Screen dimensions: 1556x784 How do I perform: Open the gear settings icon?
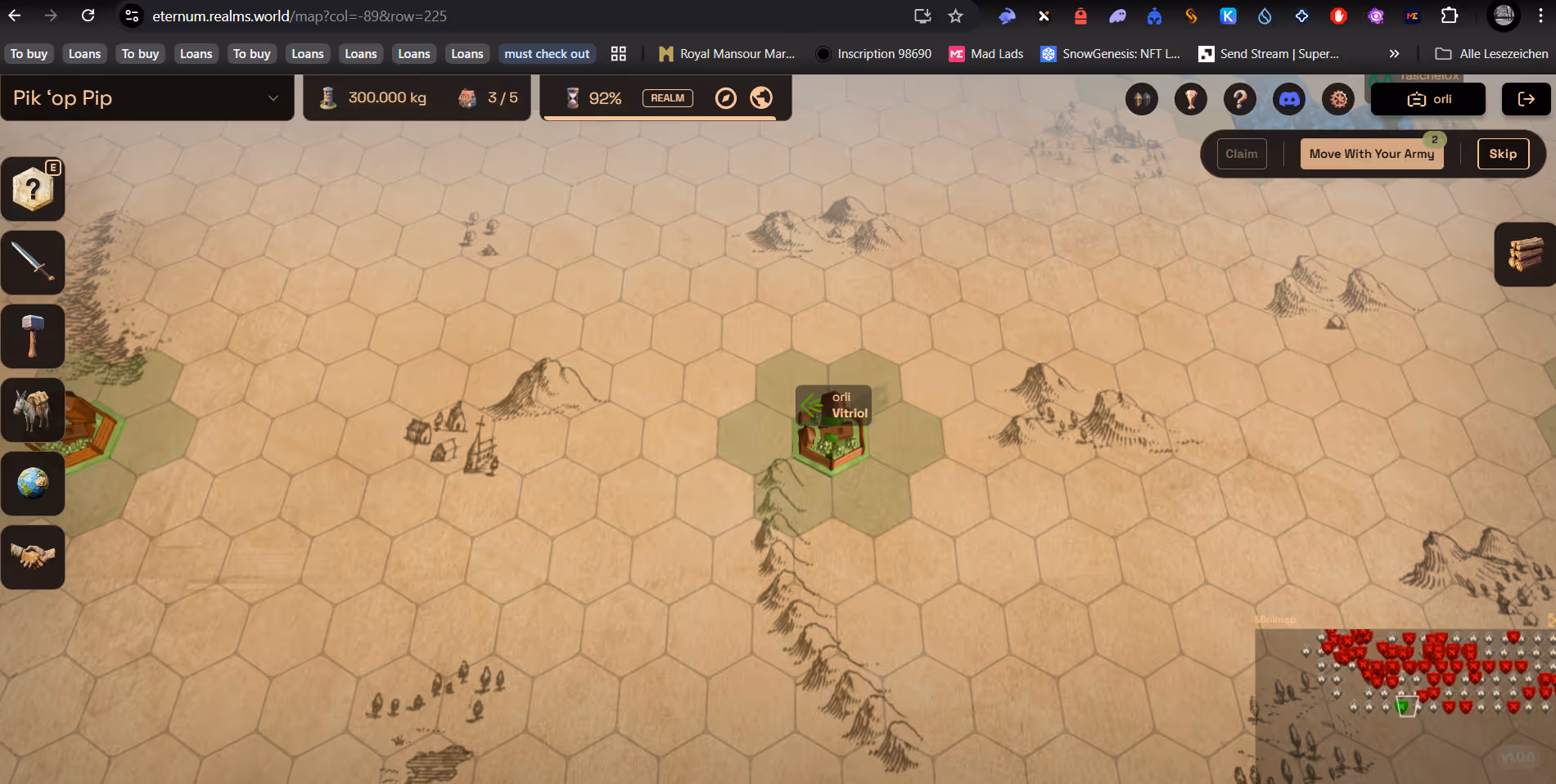1338,99
